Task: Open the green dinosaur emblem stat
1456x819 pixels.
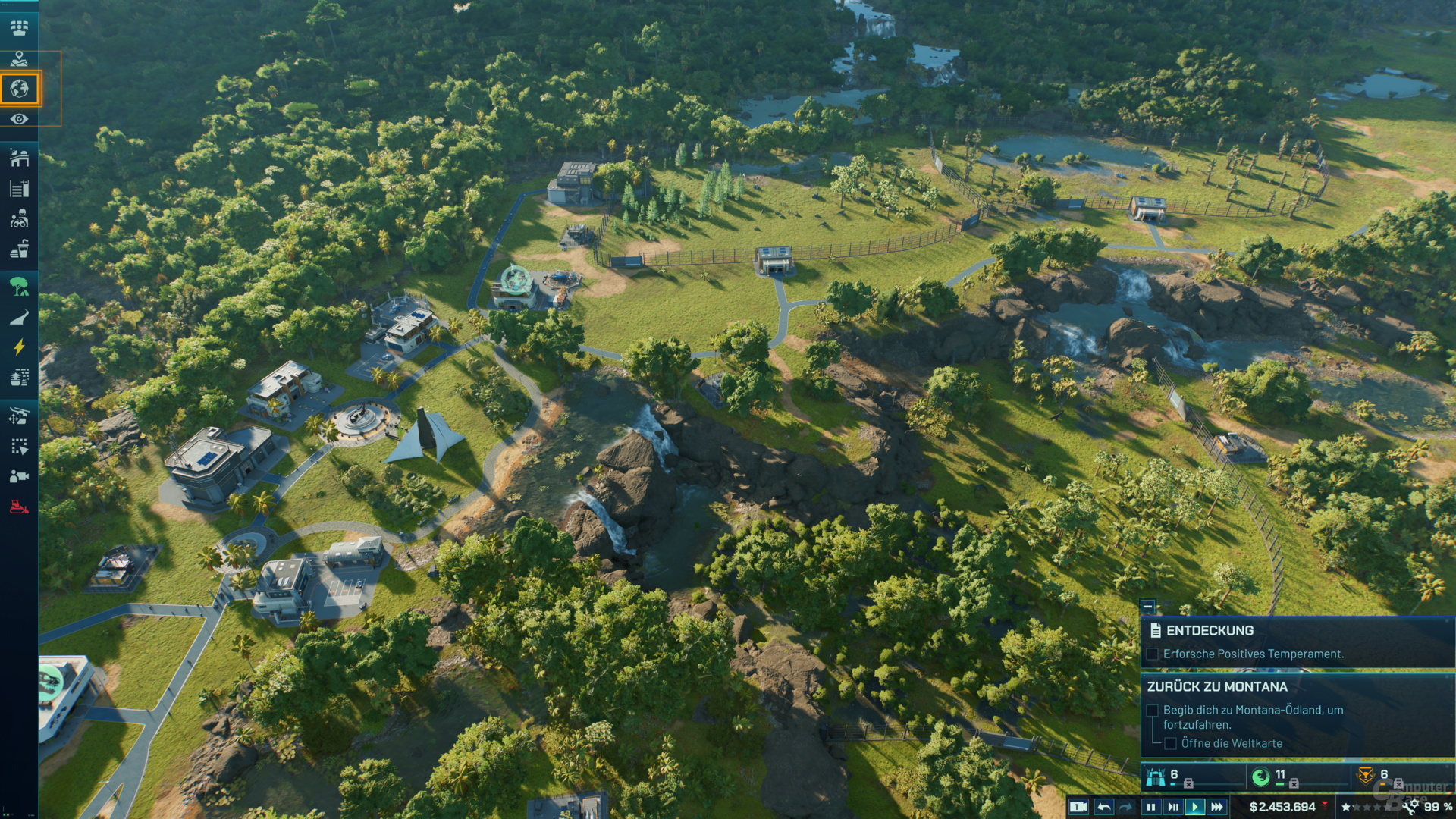Action: point(1260,776)
